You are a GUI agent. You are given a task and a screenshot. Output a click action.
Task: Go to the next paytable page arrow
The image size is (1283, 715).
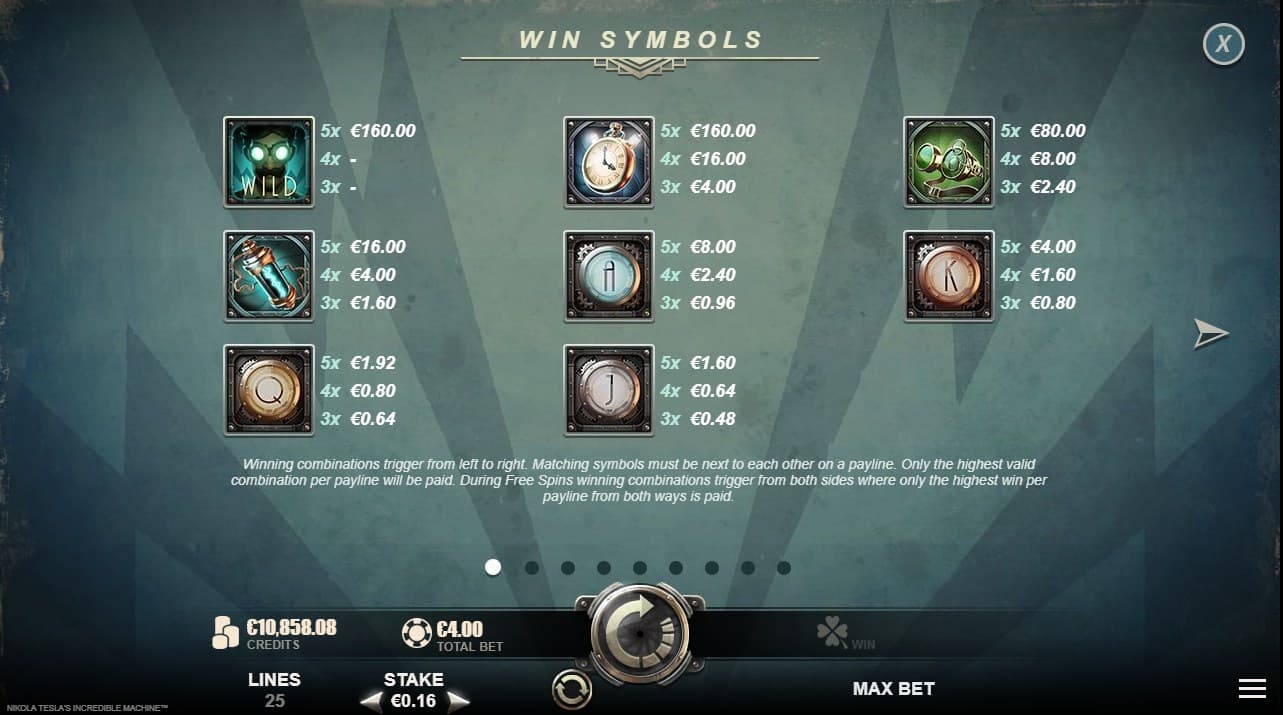pos(1210,334)
